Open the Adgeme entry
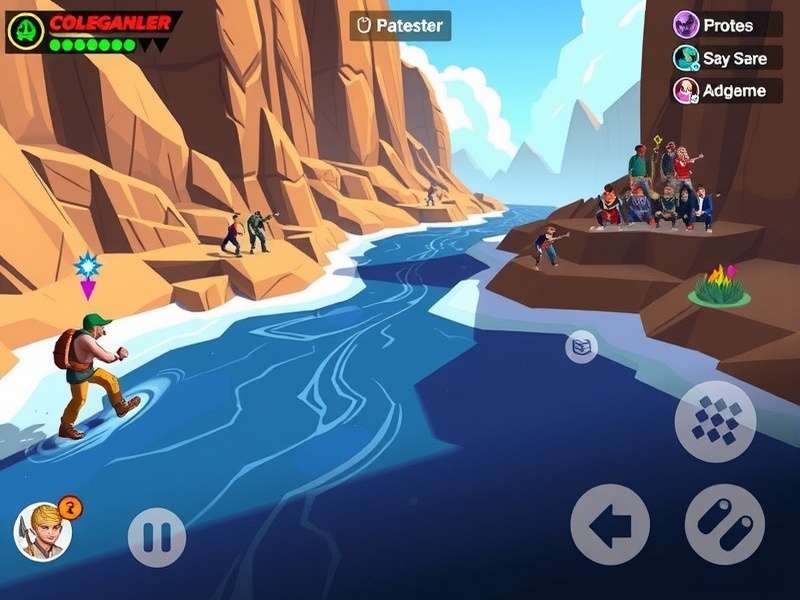The height and width of the screenshot is (600, 800). point(727,91)
